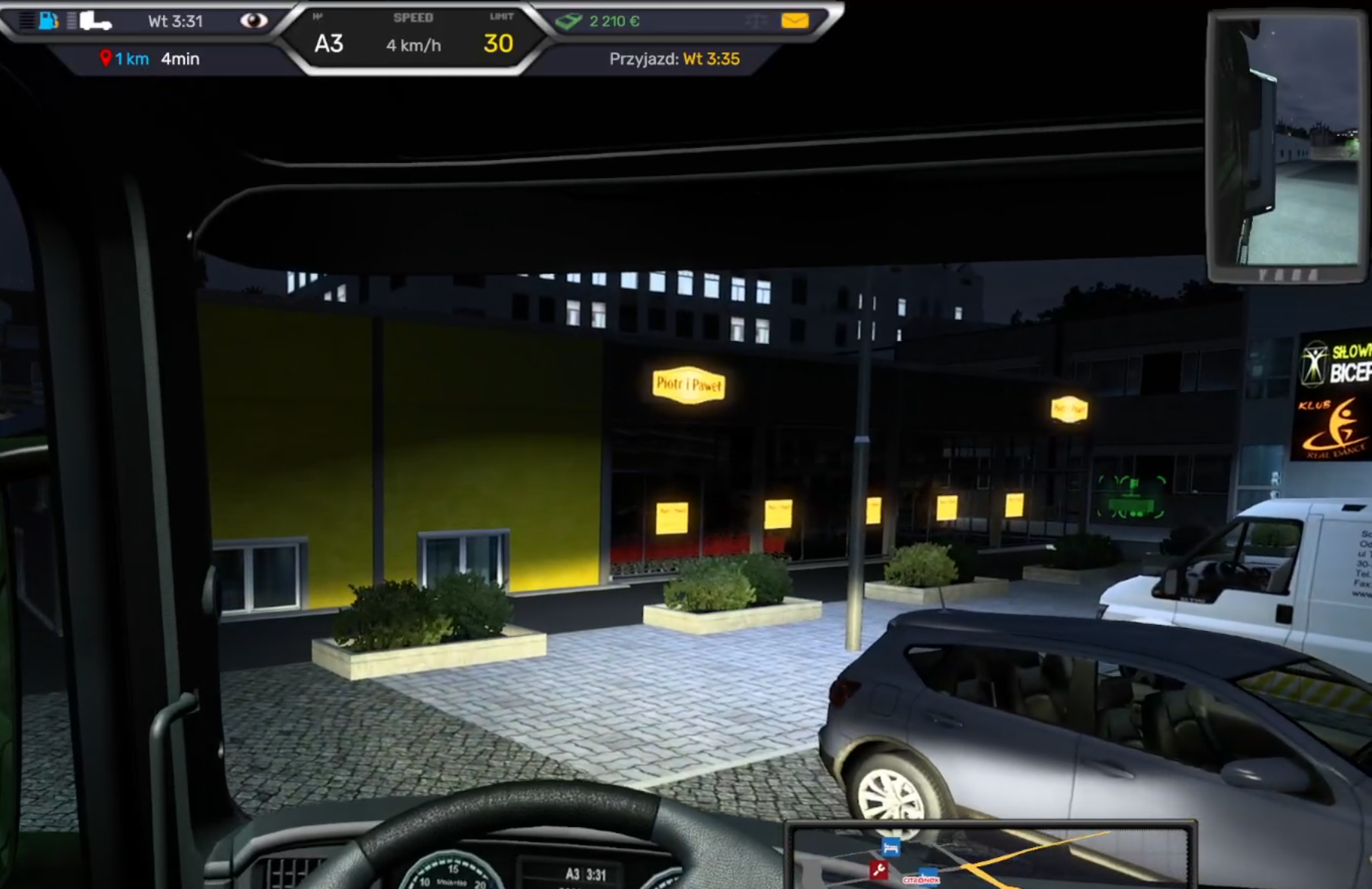Toggle the eye view icon

254,20
